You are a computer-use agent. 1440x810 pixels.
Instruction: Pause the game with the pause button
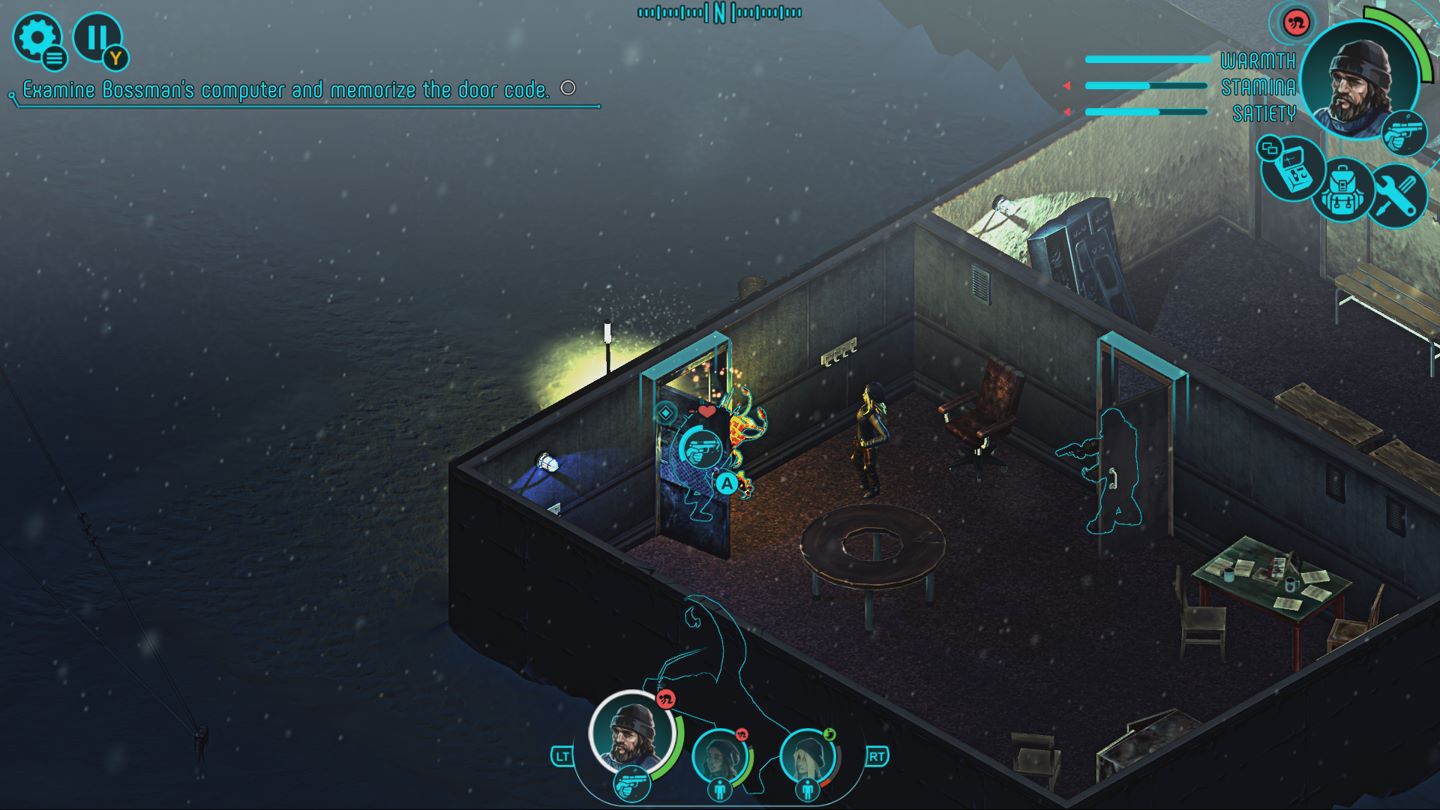(97, 38)
